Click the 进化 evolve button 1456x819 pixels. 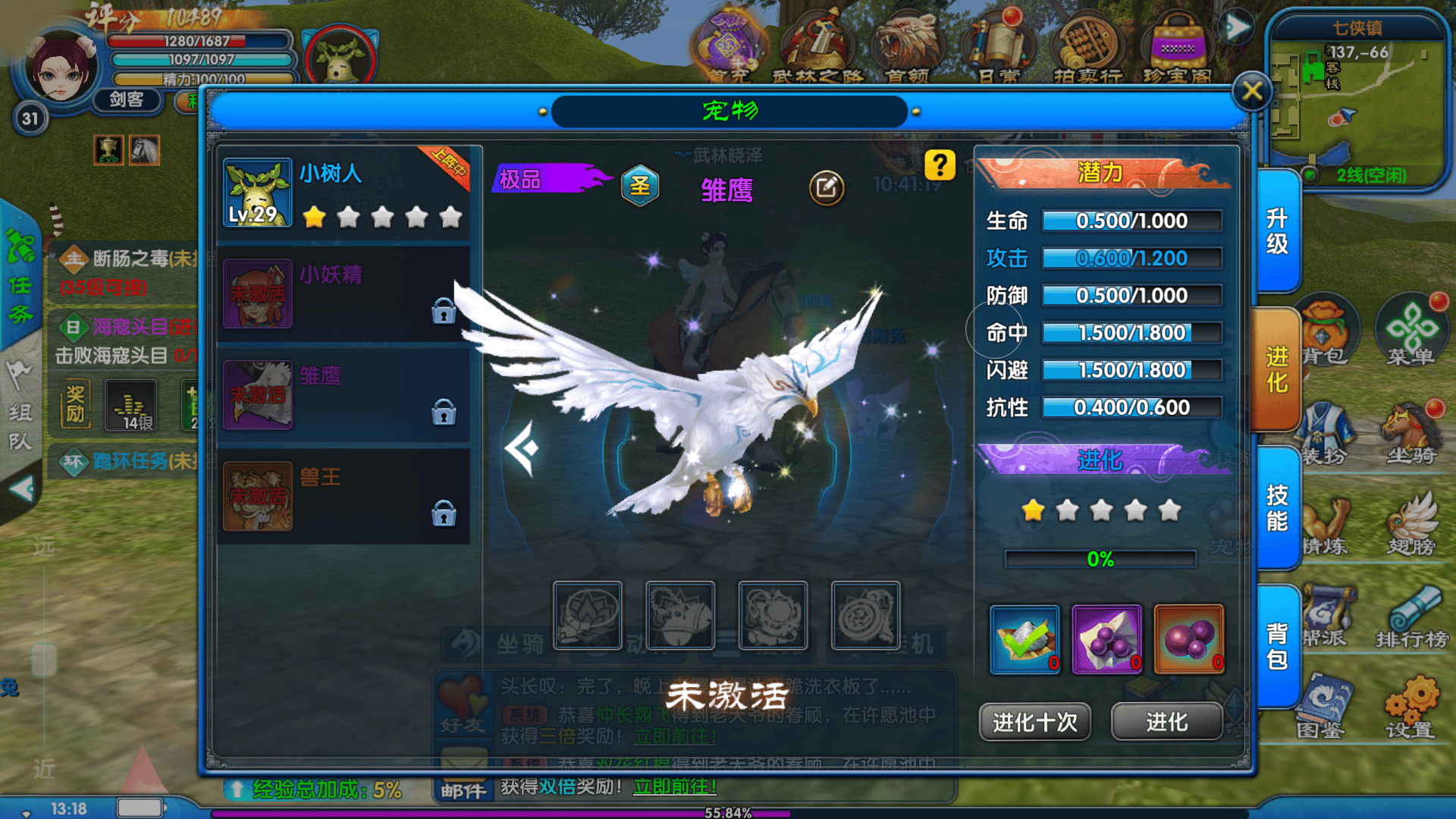click(x=1166, y=722)
